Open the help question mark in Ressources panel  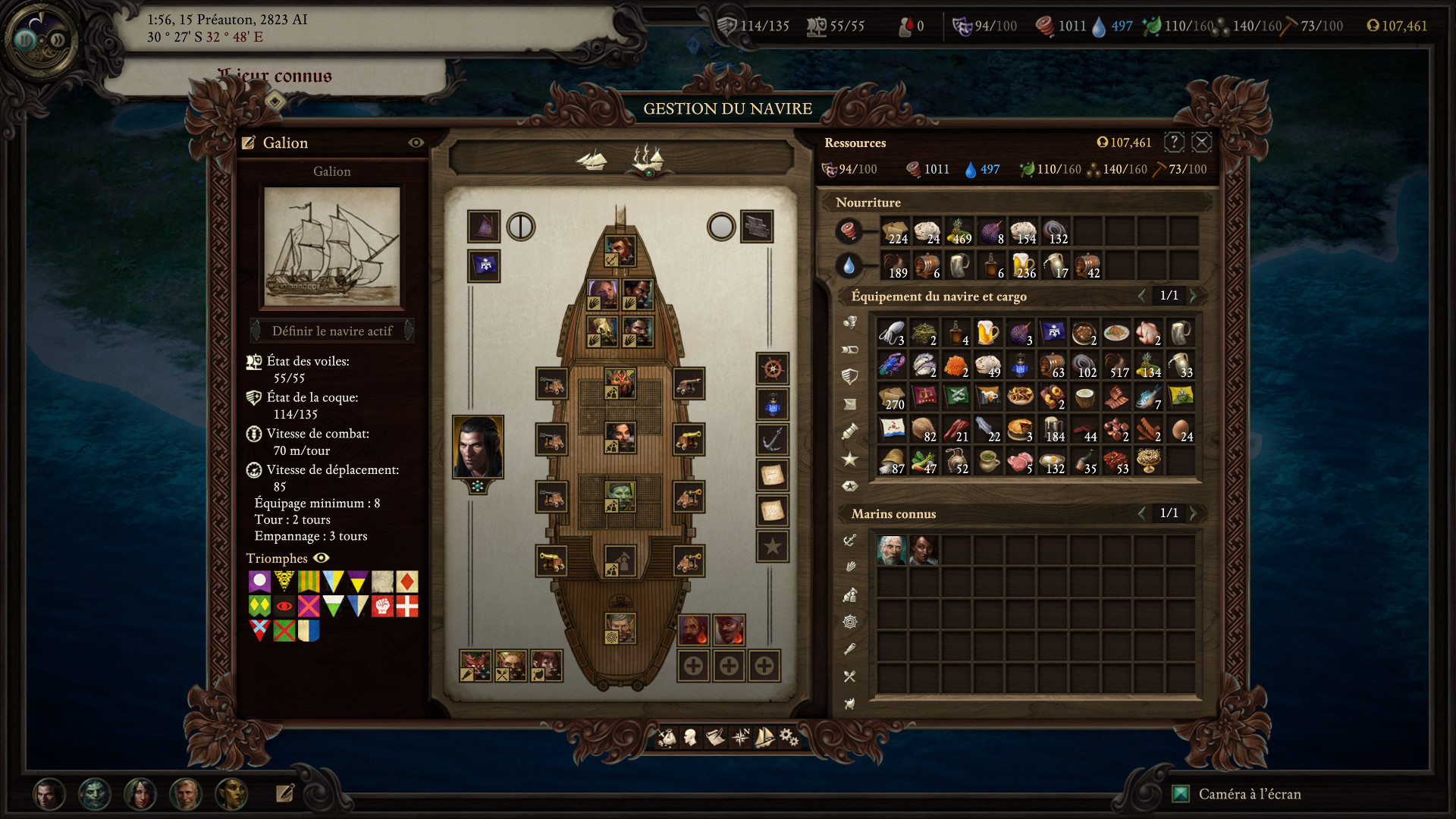[x=1174, y=143]
